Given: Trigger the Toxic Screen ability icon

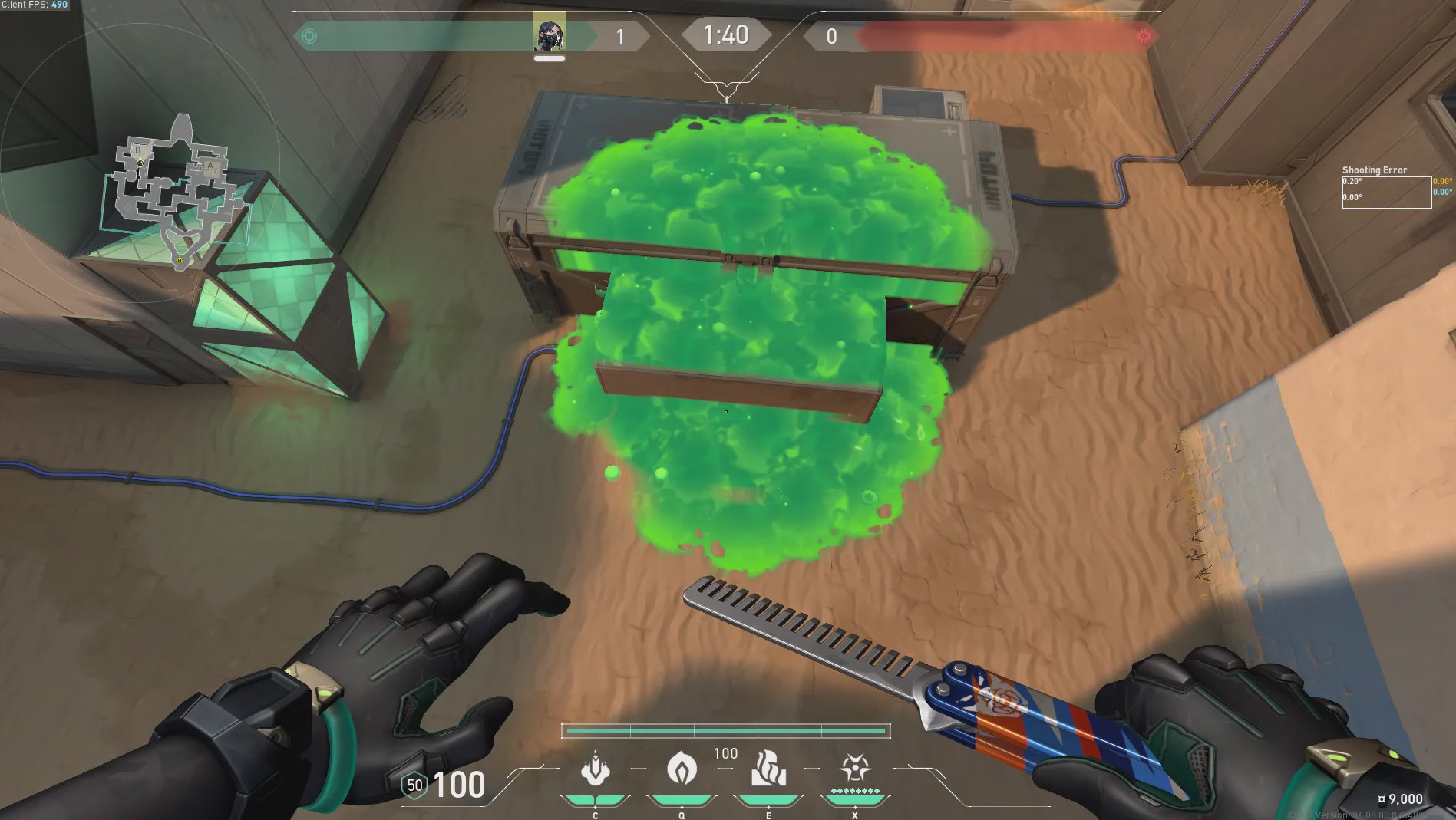Looking at the screenshot, I should [x=768, y=769].
